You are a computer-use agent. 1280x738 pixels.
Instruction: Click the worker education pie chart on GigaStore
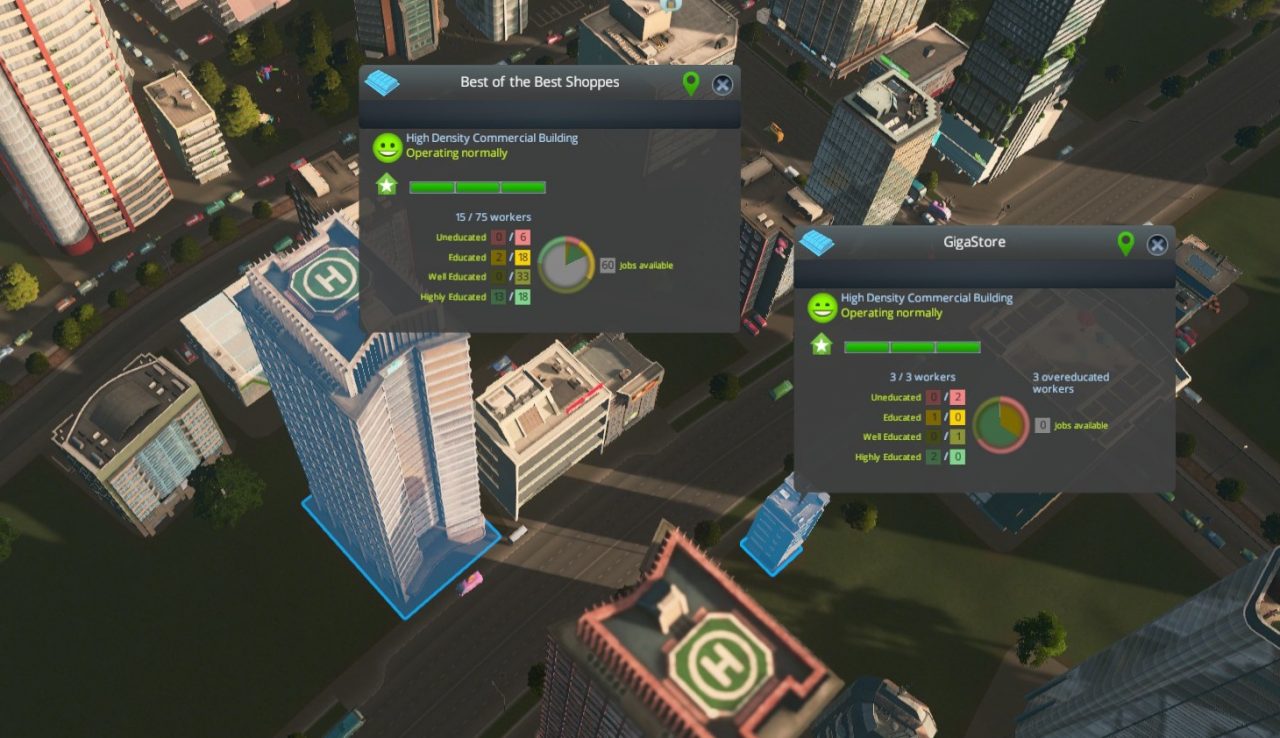click(1000, 426)
